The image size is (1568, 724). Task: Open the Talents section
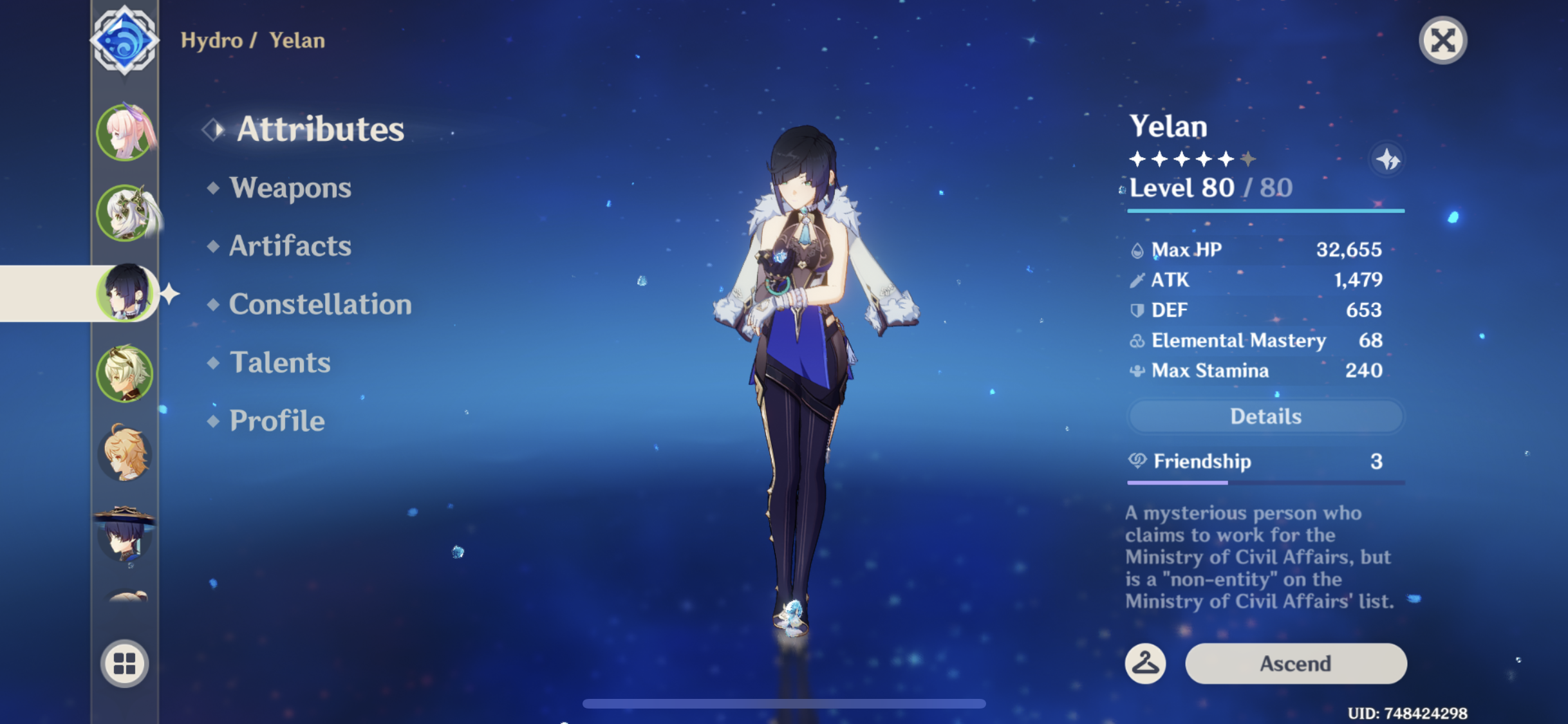pyautogui.click(x=279, y=363)
